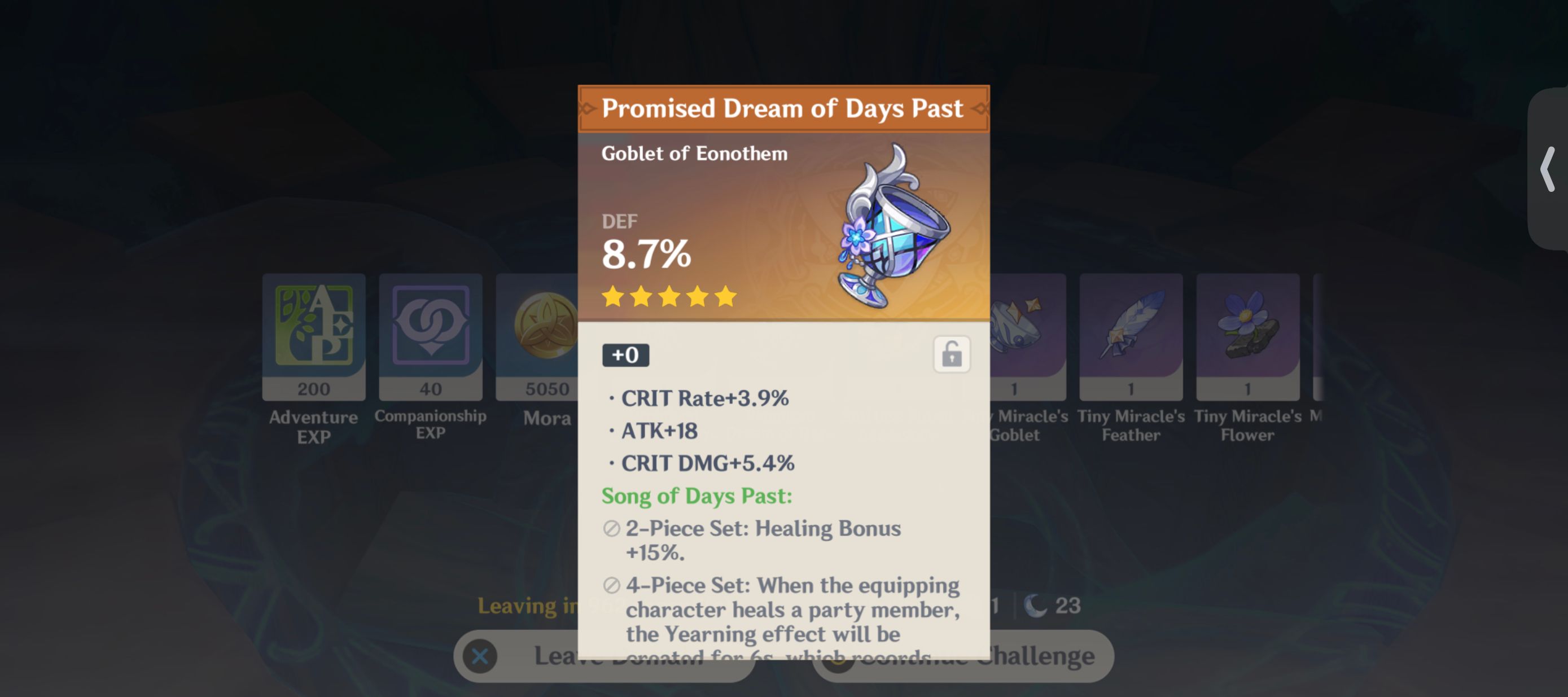Click the Promised Dream of Days Past title
1568x697 pixels.
(783, 108)
